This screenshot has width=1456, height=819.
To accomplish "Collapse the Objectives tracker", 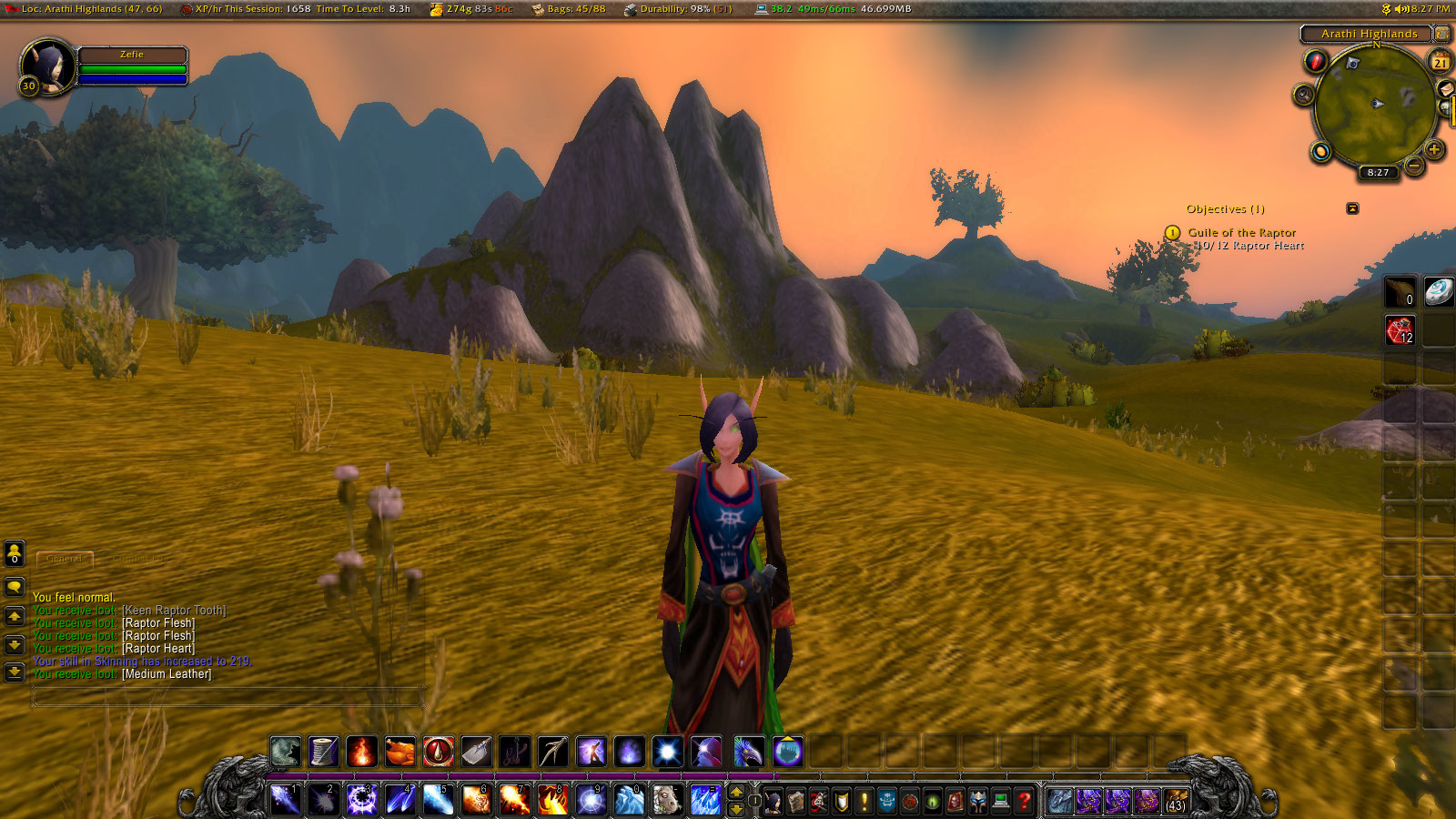I will 1352,208.
